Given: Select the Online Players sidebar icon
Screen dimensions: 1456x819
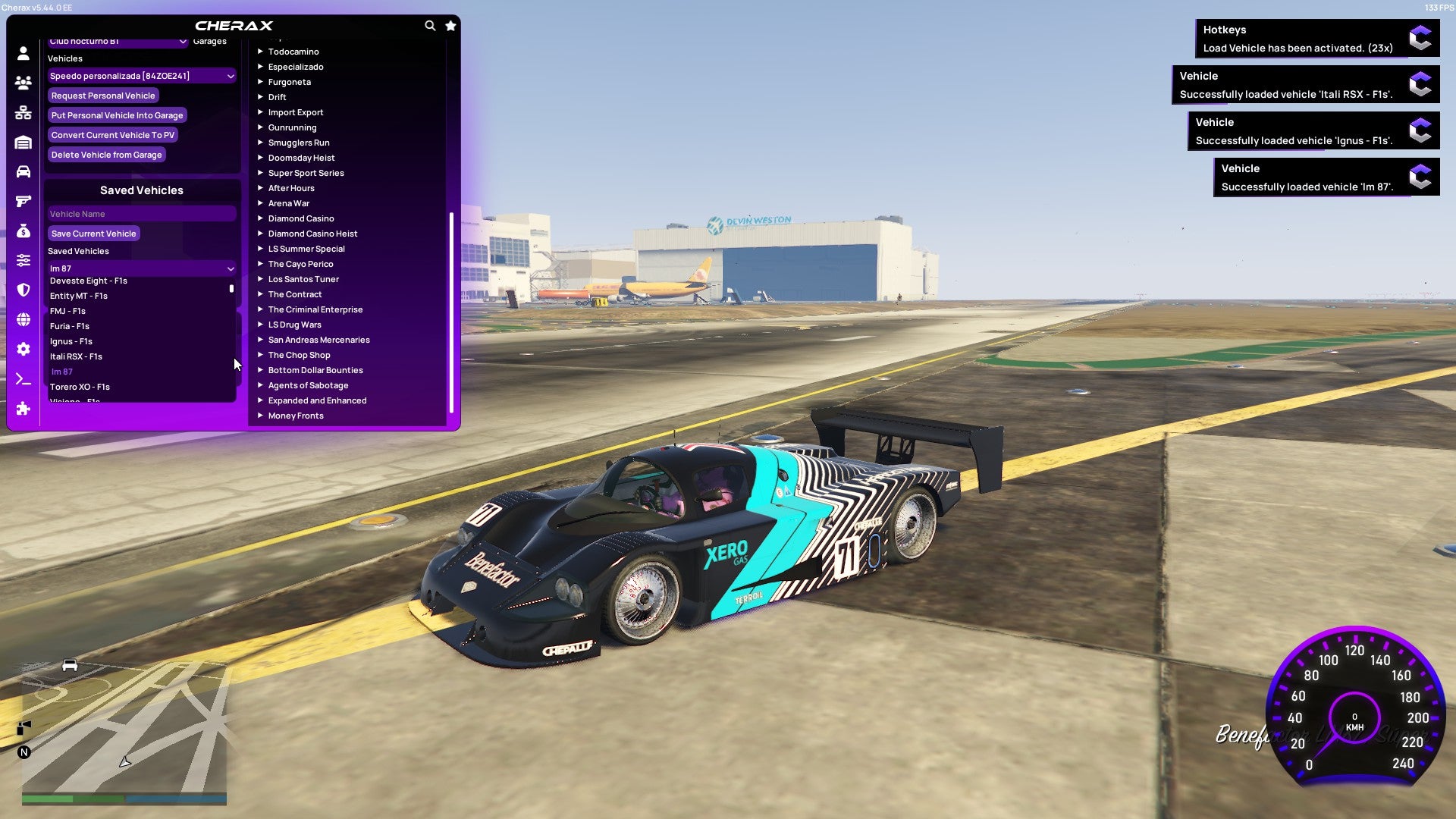Looking at the screenshot, I should click(x=23, y=83).
